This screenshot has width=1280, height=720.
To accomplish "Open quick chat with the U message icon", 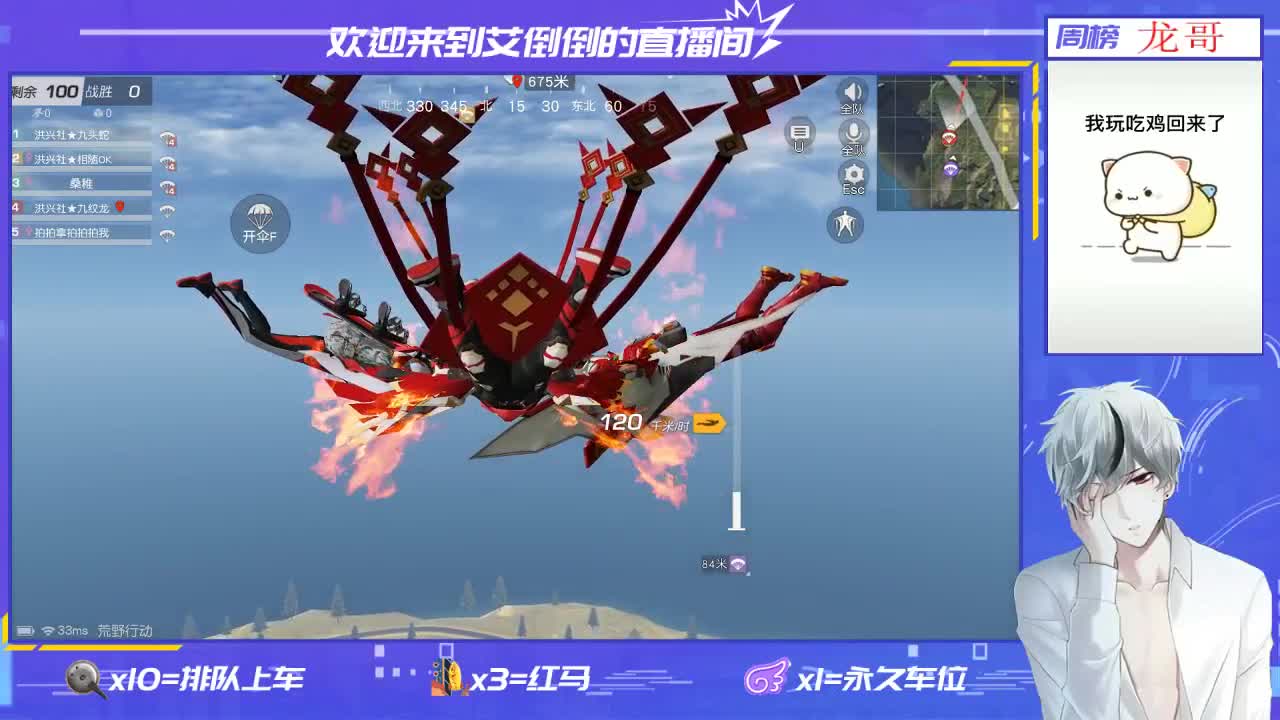I will click(797, 134).
